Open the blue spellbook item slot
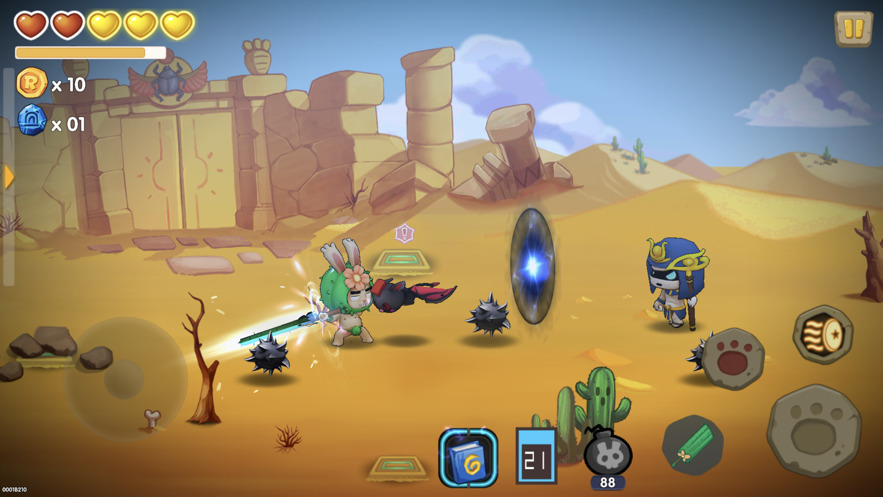The width and height of the screenshot is (883, 497). coord(468,458)
